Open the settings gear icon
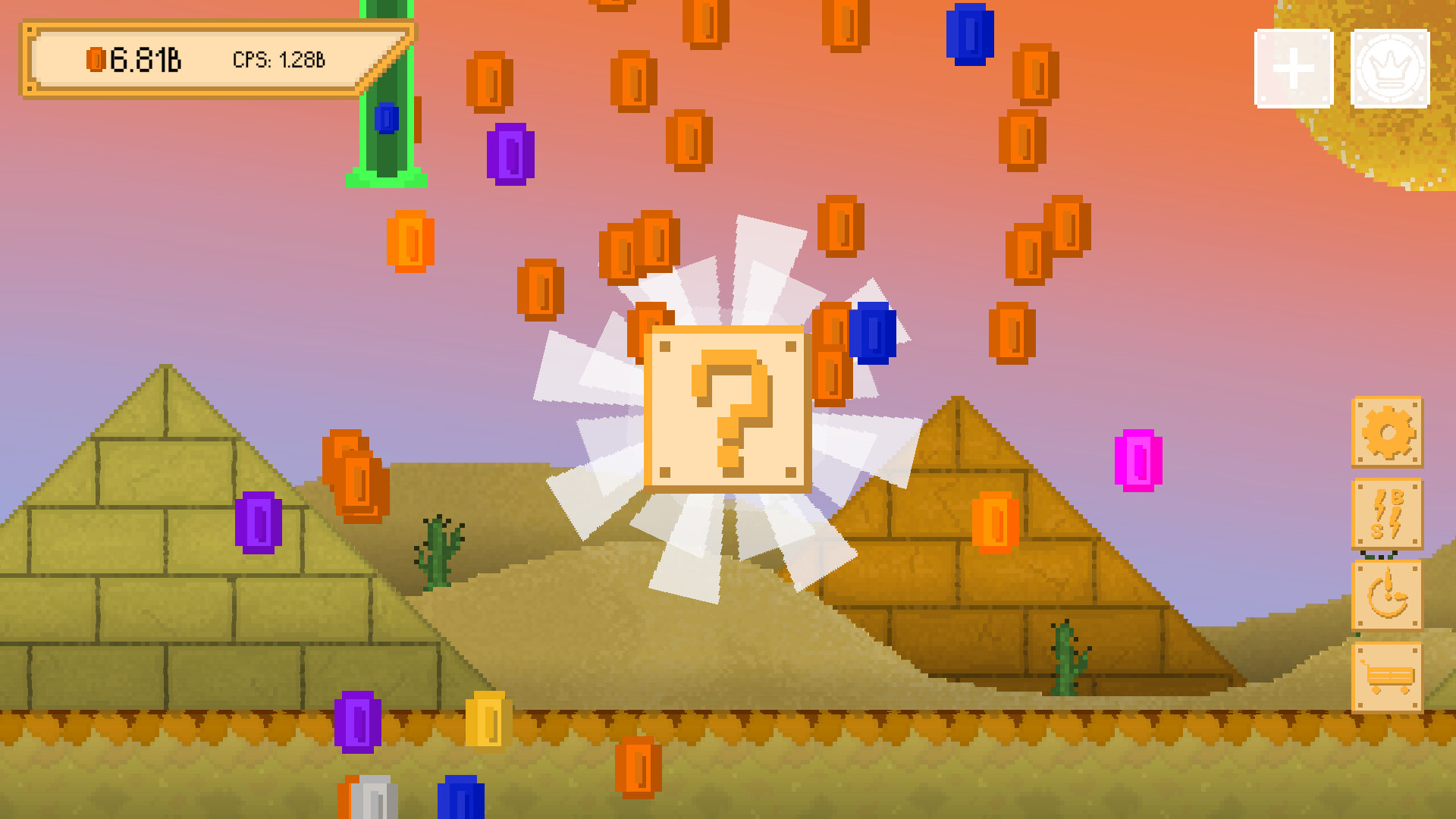Image resolution: width=1456 pixels, height=819 pixels. [x=1388, y=435]
